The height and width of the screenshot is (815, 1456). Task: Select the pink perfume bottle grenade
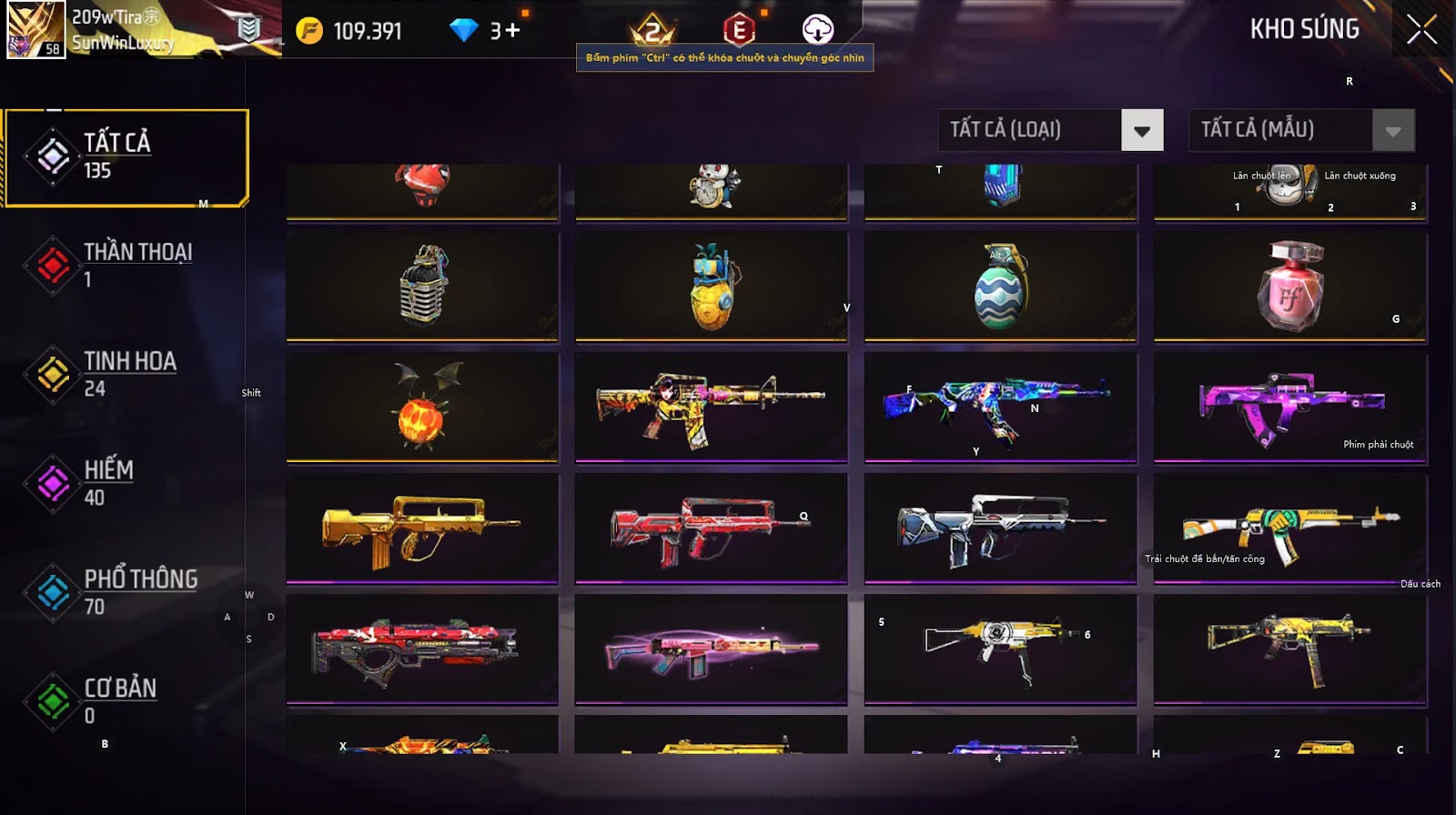(x=1290, y=287)
